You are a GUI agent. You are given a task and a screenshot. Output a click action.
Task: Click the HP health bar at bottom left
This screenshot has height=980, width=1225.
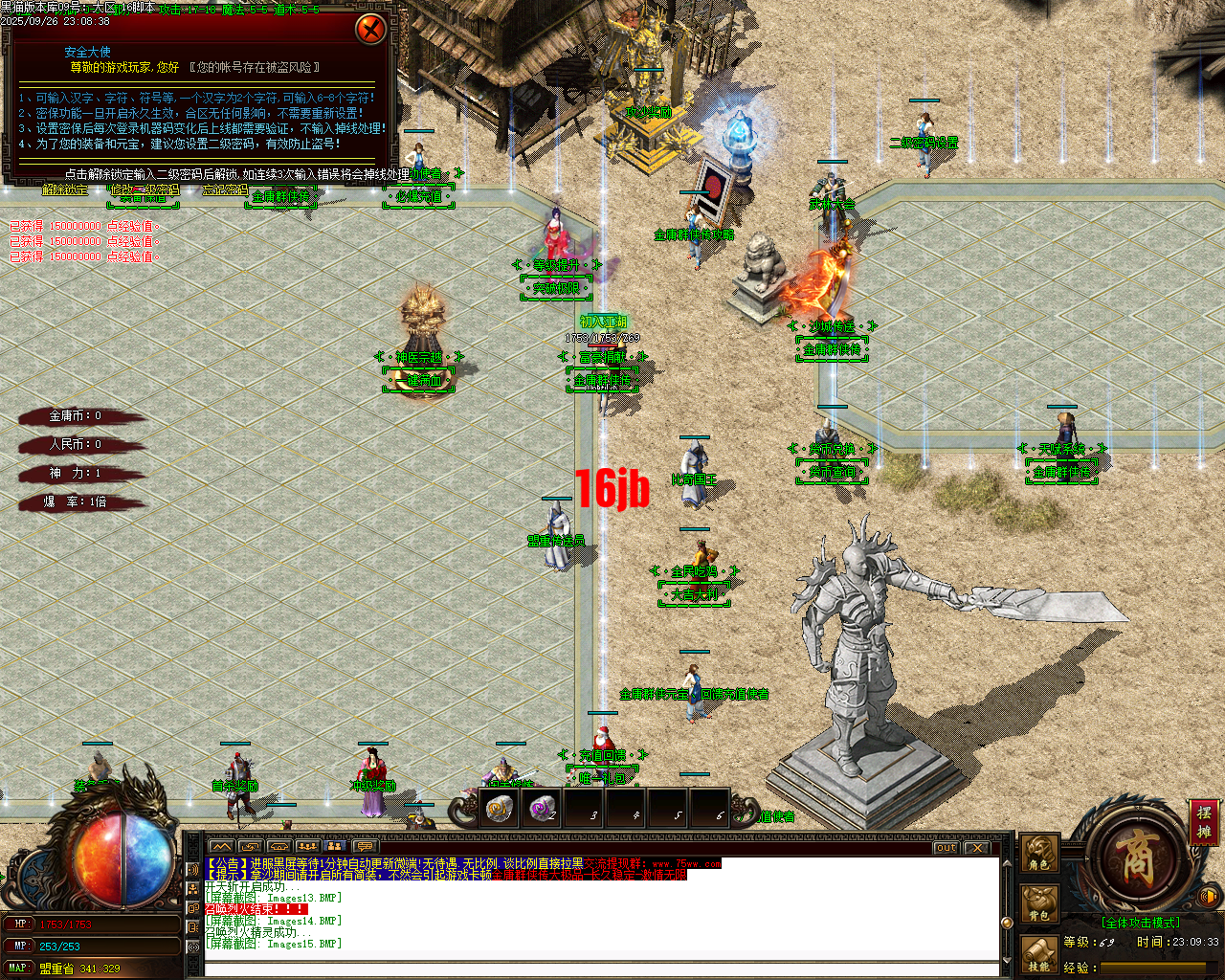(96, 925)
